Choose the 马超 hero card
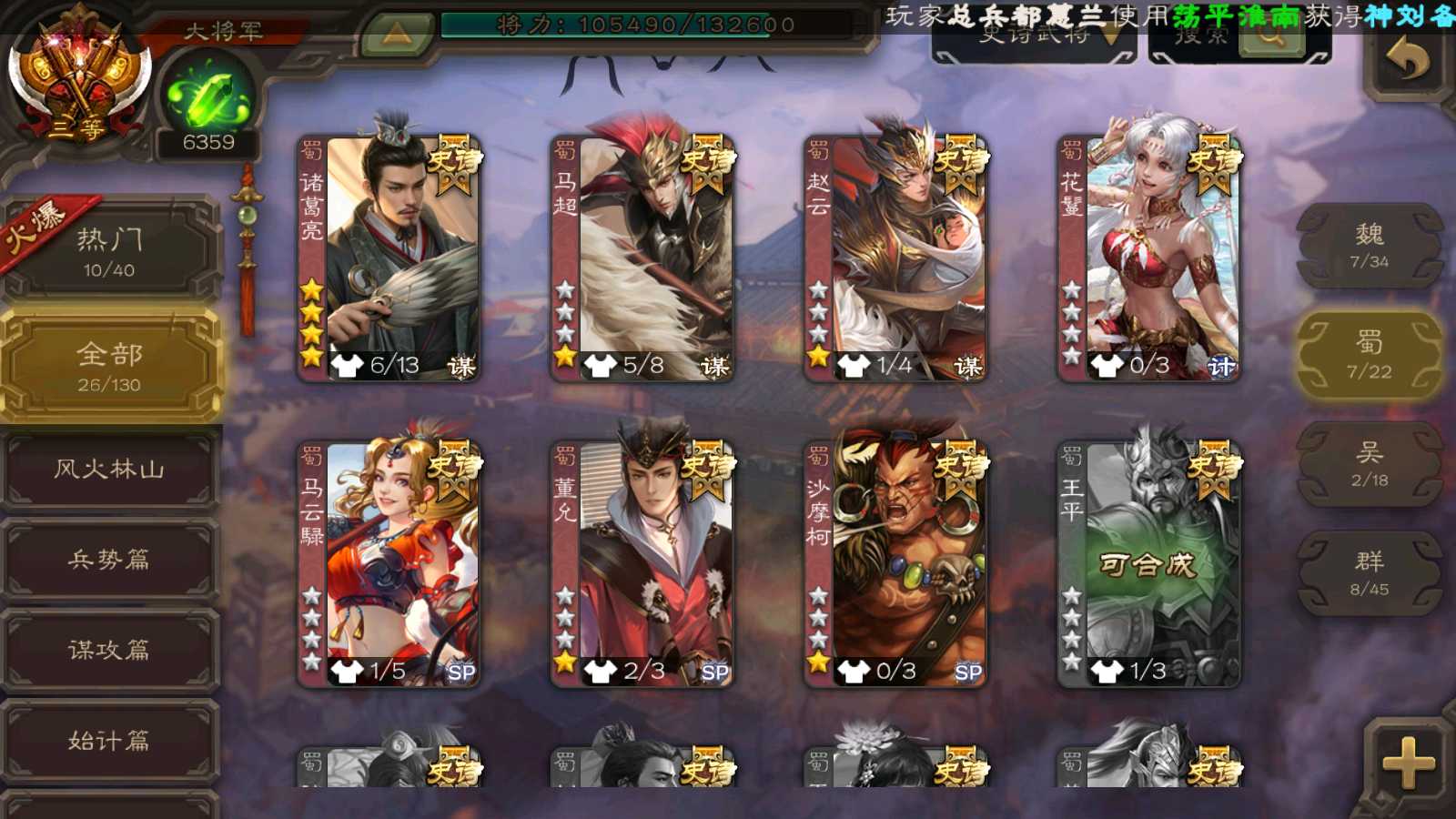This screenshot has height=819, width=1456. (643, 258)
